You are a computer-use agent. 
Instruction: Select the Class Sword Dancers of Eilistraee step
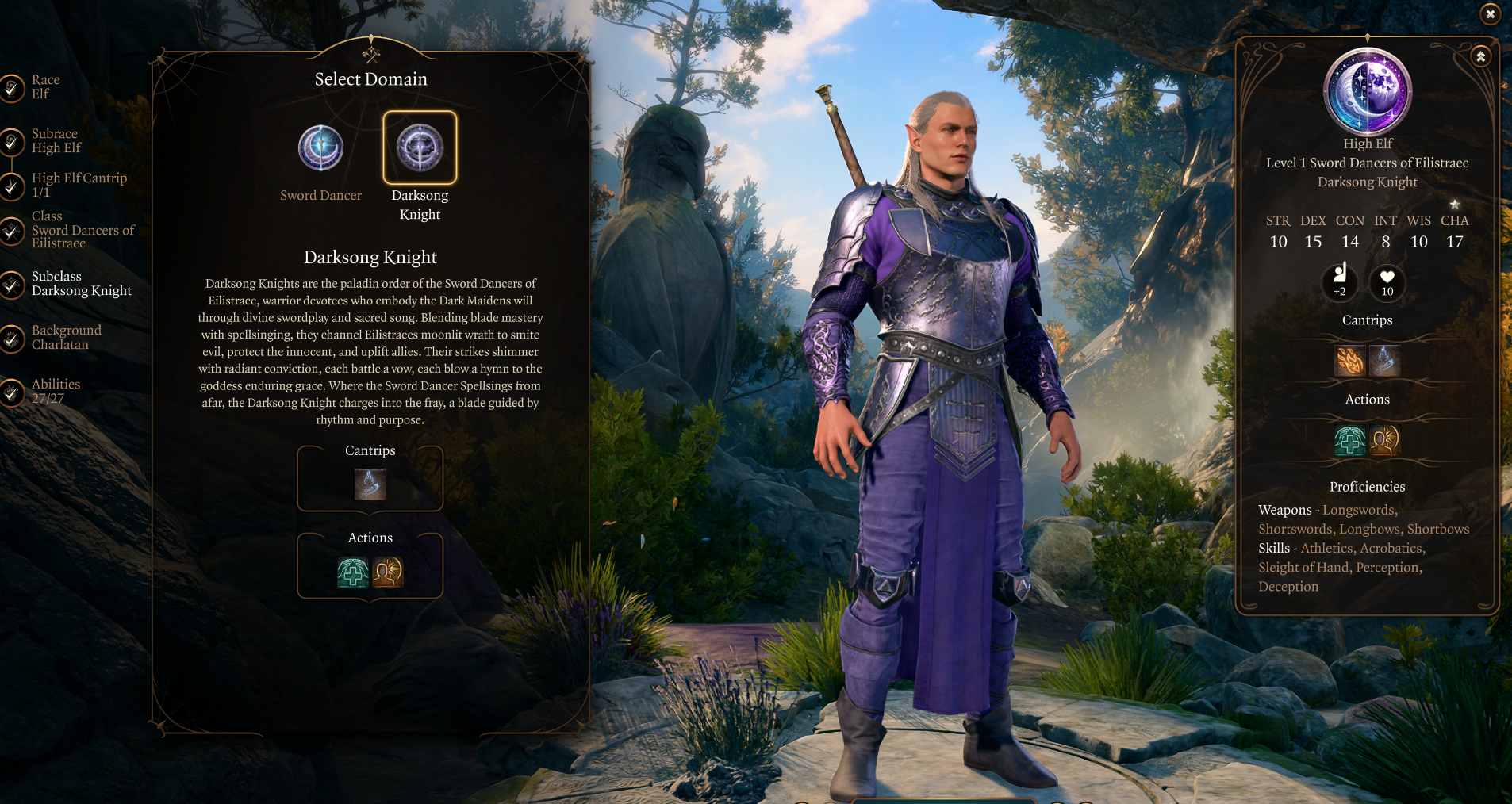[81, 230]
